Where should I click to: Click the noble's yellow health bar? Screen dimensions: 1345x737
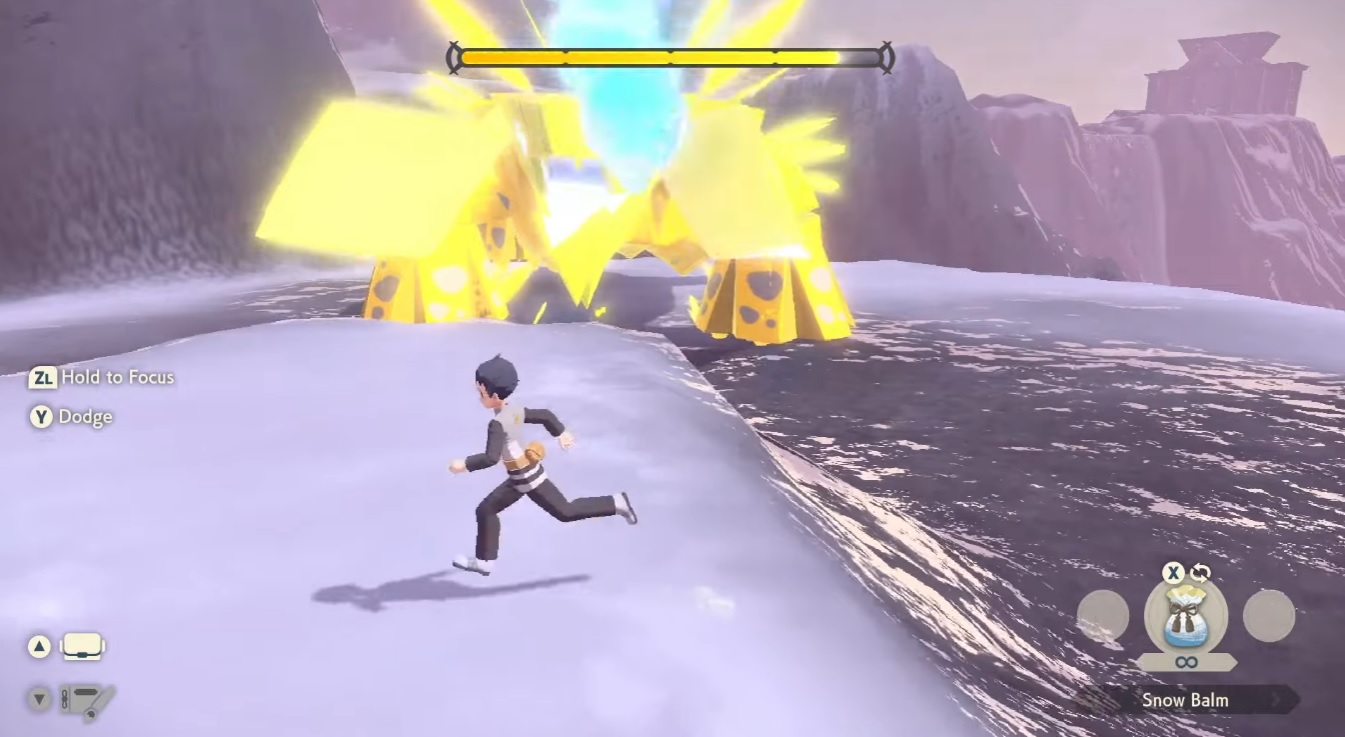(x=670, y=57)
